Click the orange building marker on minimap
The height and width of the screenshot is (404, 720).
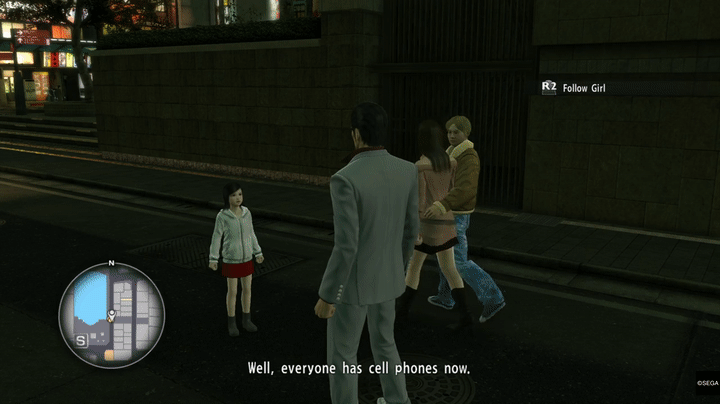pos(108,354)
